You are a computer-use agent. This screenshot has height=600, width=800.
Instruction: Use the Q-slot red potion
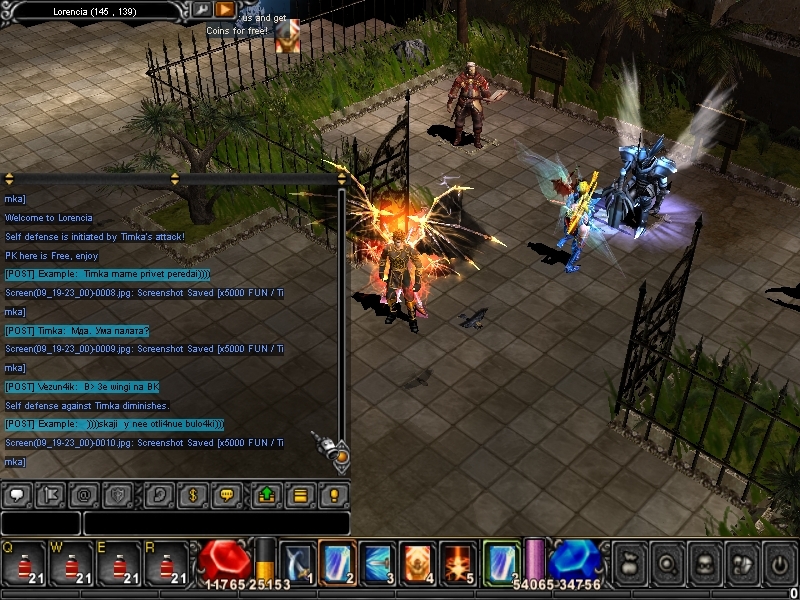23,564
